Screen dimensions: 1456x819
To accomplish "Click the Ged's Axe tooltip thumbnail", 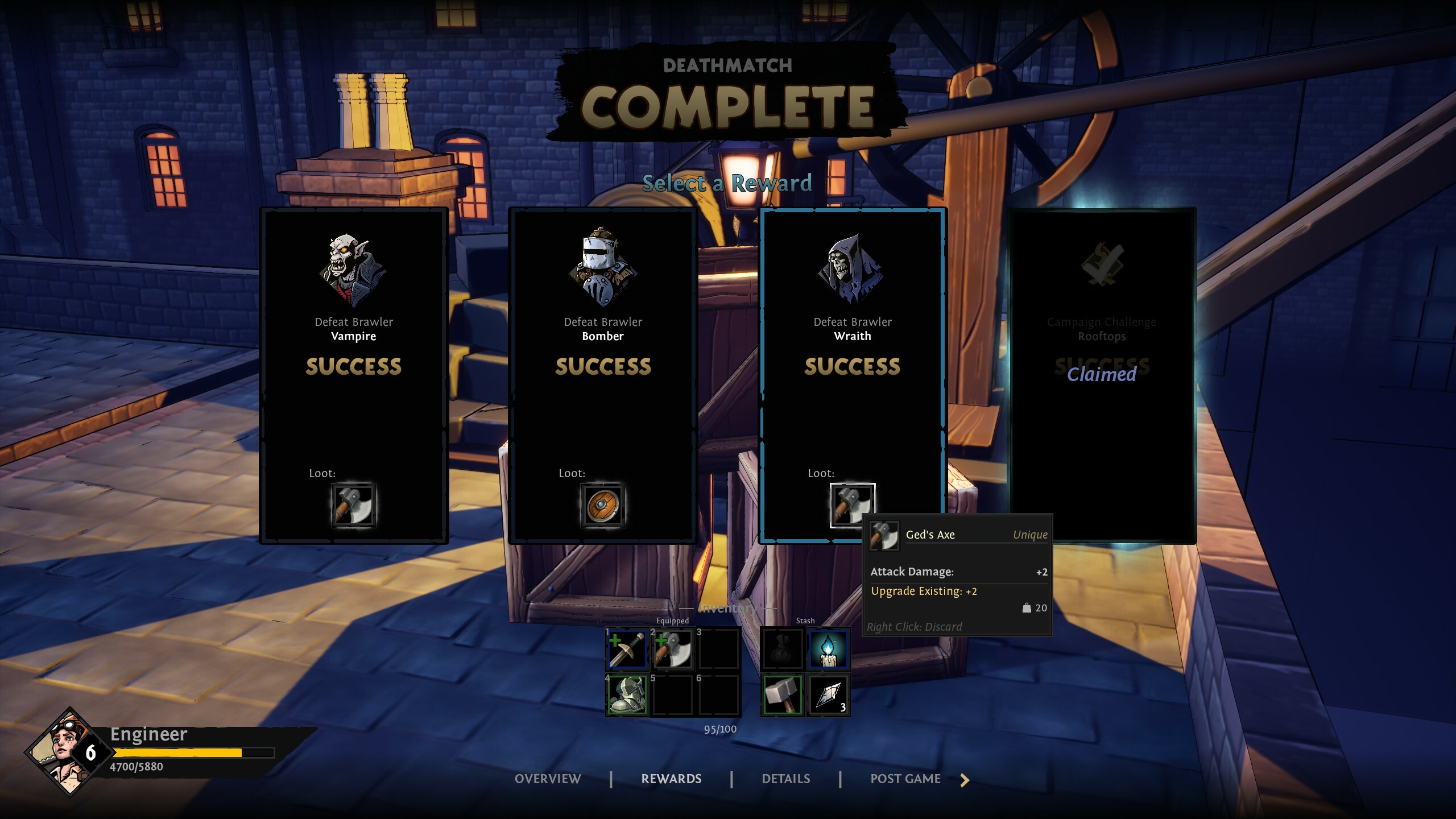I will click(884, 536).
